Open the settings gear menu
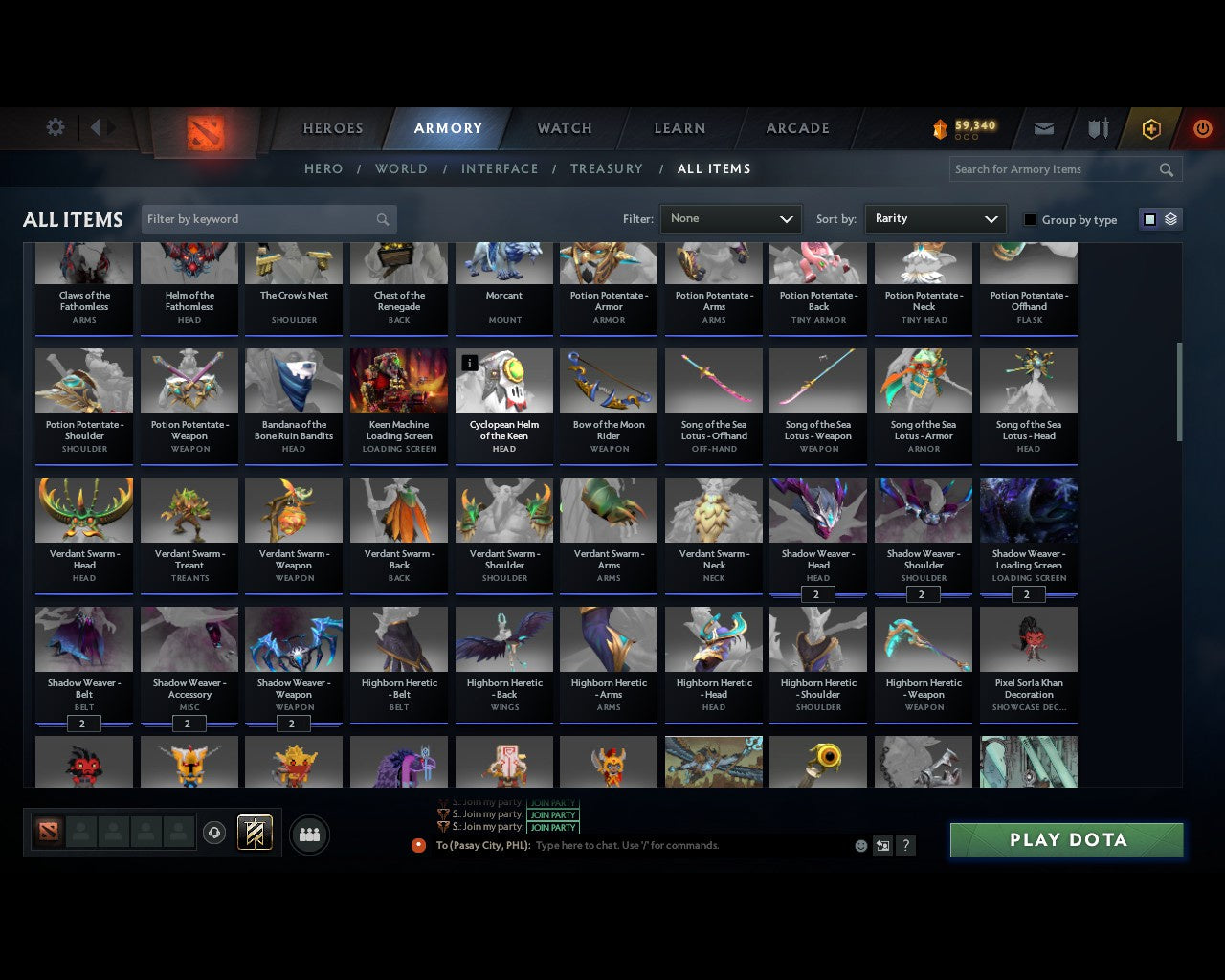 (x=55, y=126)
